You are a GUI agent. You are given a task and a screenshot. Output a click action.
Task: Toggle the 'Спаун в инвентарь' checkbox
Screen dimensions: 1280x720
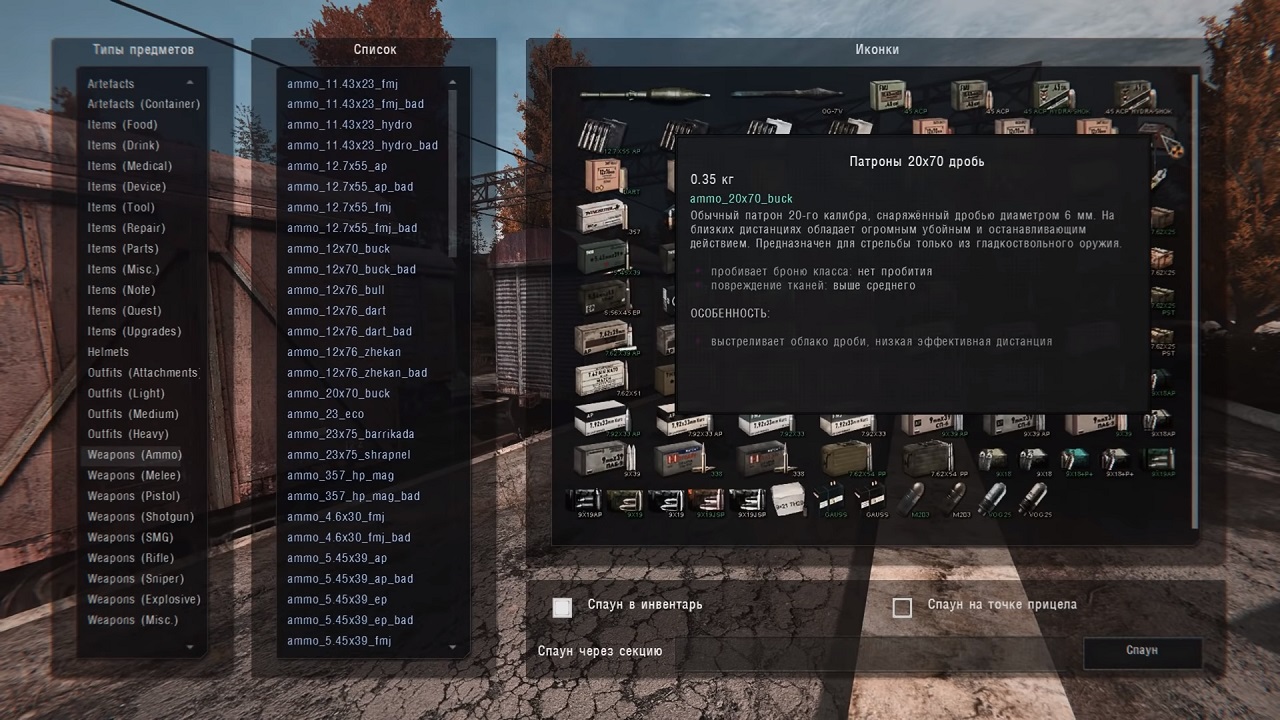(563, 607)
